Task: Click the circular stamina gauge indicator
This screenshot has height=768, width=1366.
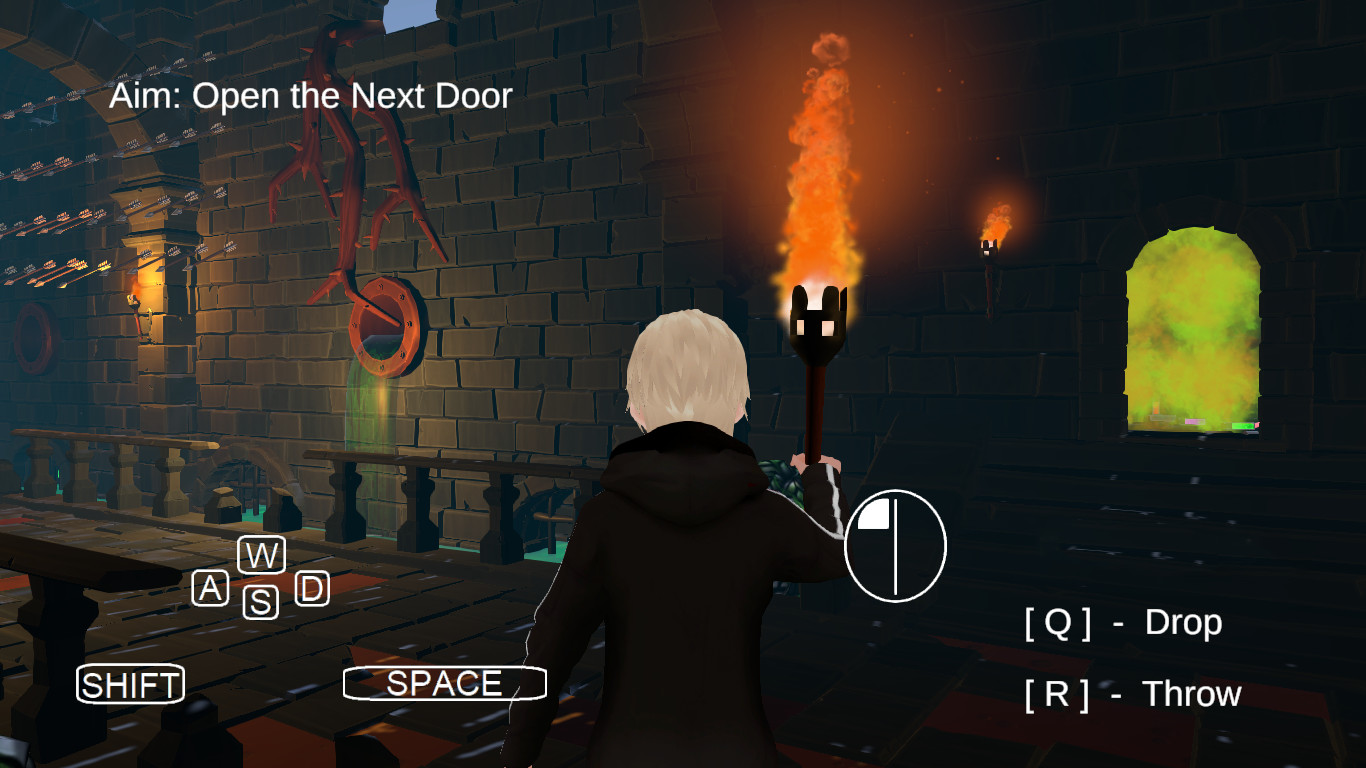Action: (897, 544)
